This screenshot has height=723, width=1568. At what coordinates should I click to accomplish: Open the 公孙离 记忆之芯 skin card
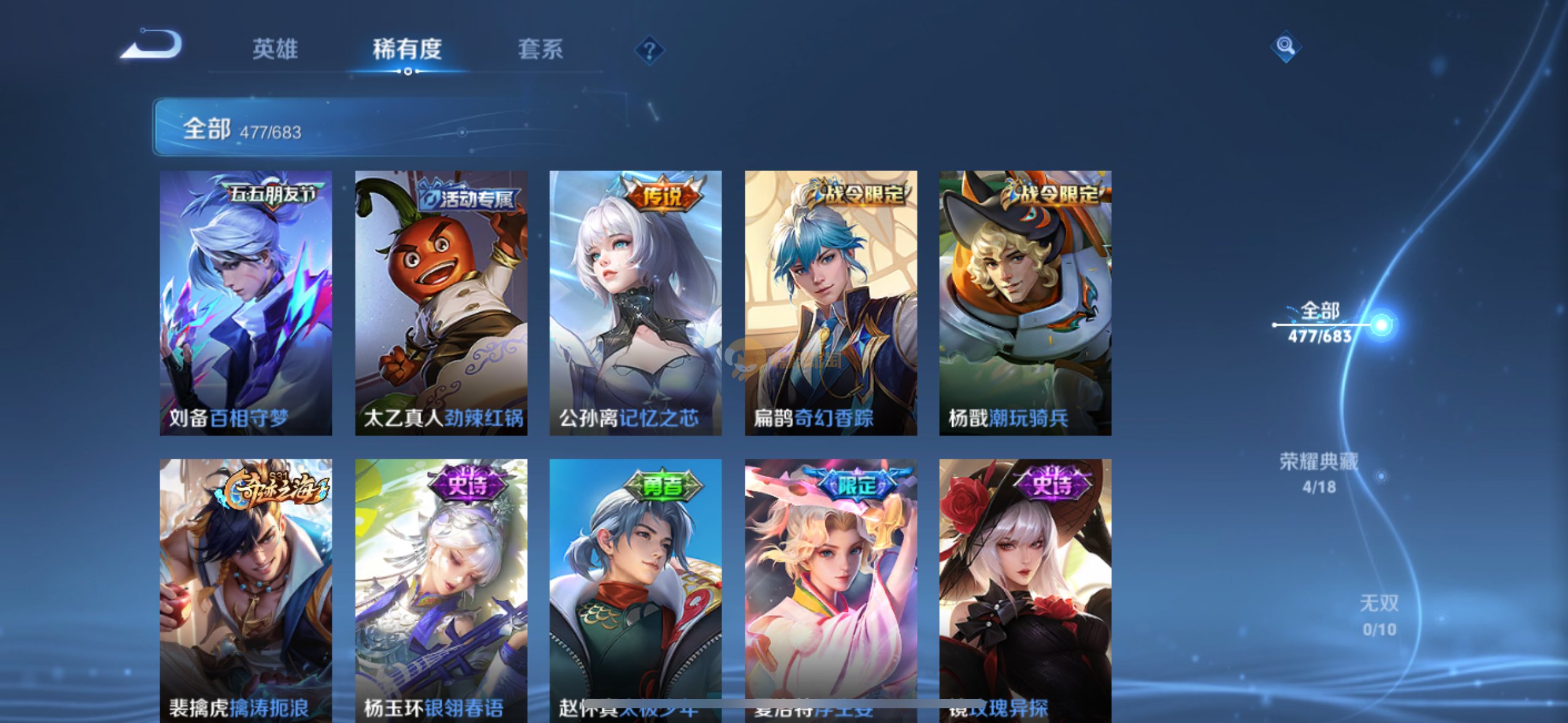coord(635,303)
